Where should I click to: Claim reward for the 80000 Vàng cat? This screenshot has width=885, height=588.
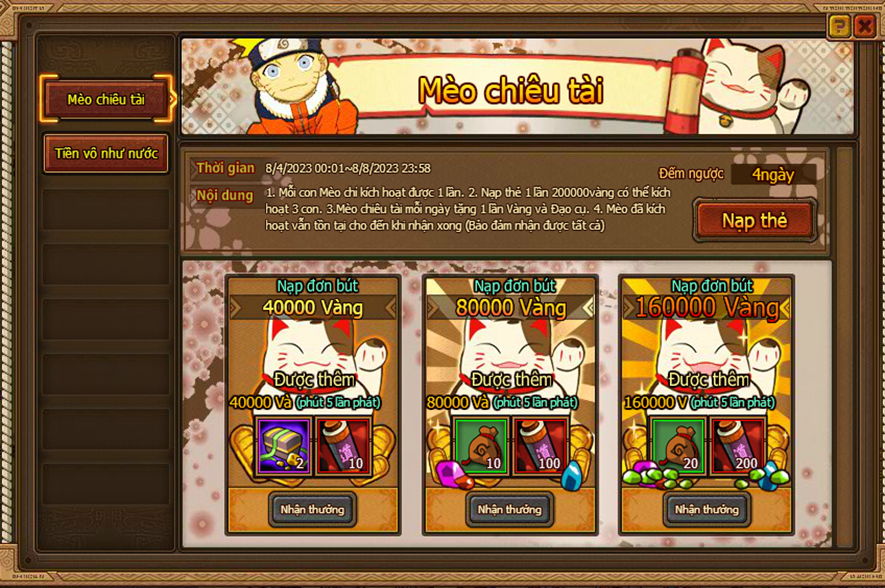[x=509, y=509]
